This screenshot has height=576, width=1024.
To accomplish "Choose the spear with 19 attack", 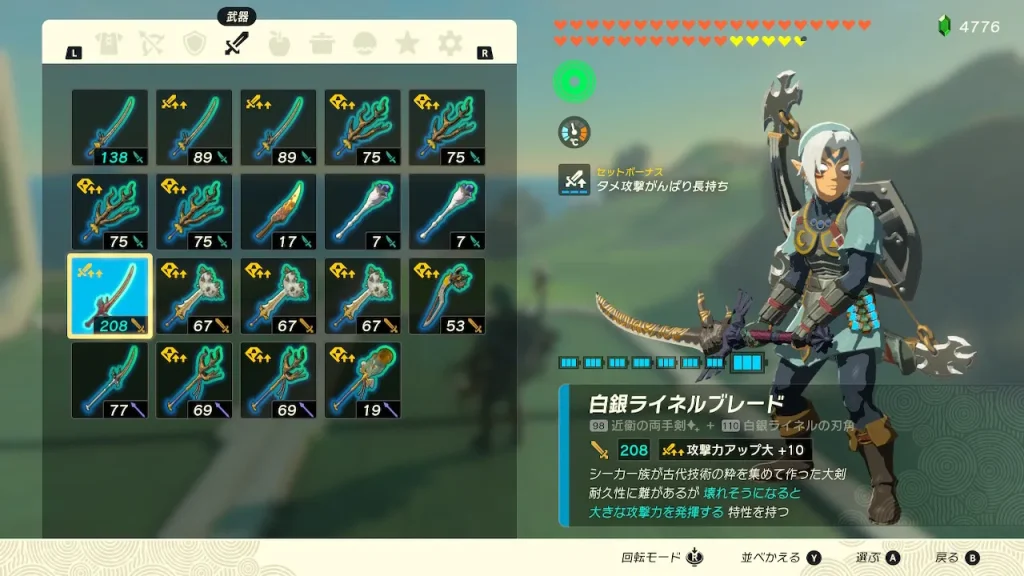I will (362, 380).
